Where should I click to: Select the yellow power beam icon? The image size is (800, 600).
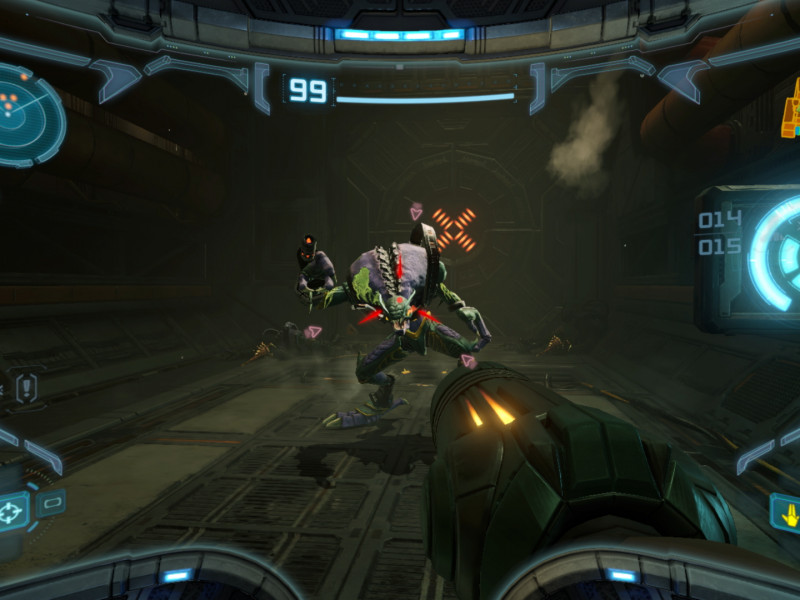tap(787, 514)
